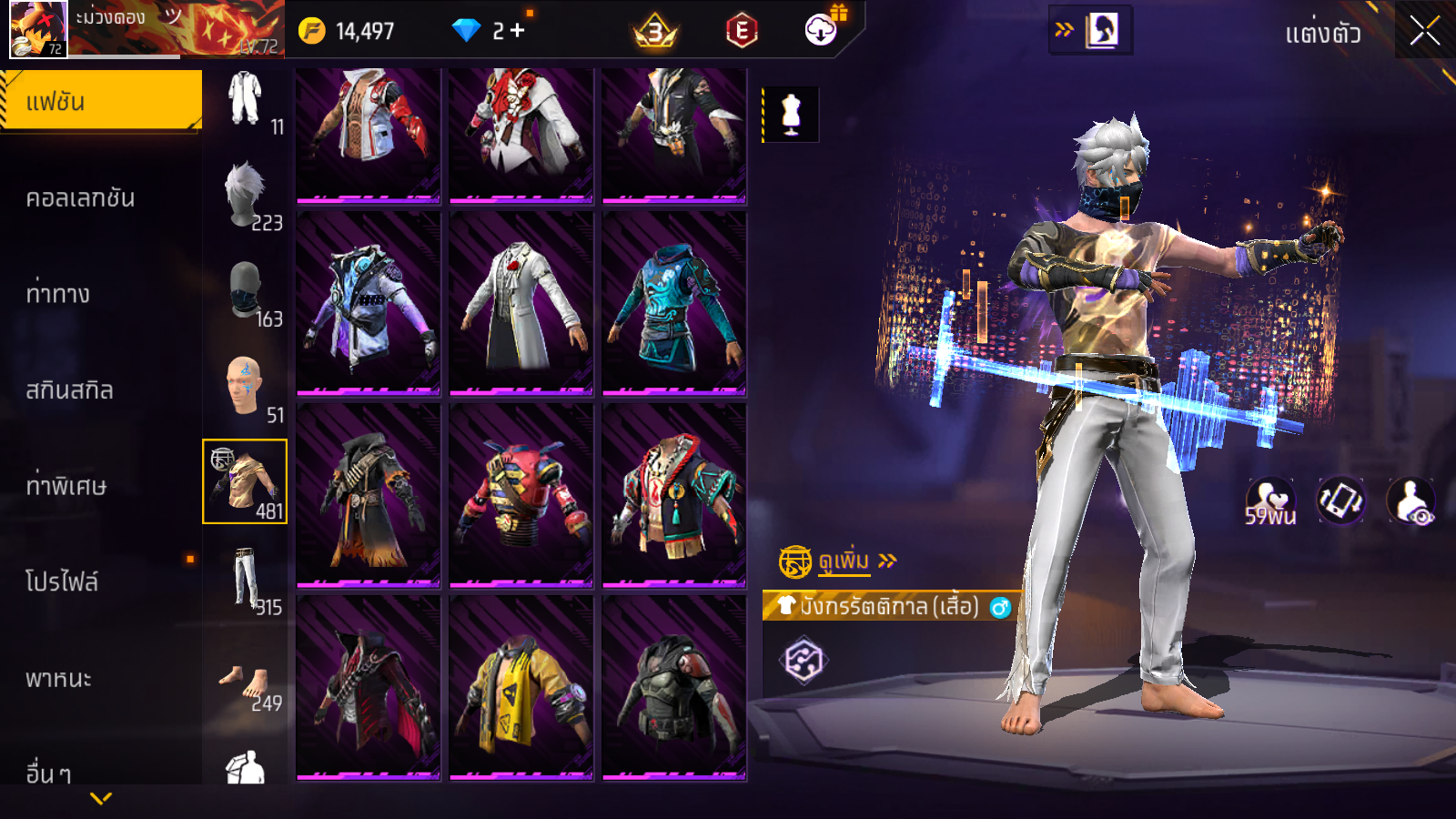Click the ดูเพิ่ม view more link

[x=844, y=561]
